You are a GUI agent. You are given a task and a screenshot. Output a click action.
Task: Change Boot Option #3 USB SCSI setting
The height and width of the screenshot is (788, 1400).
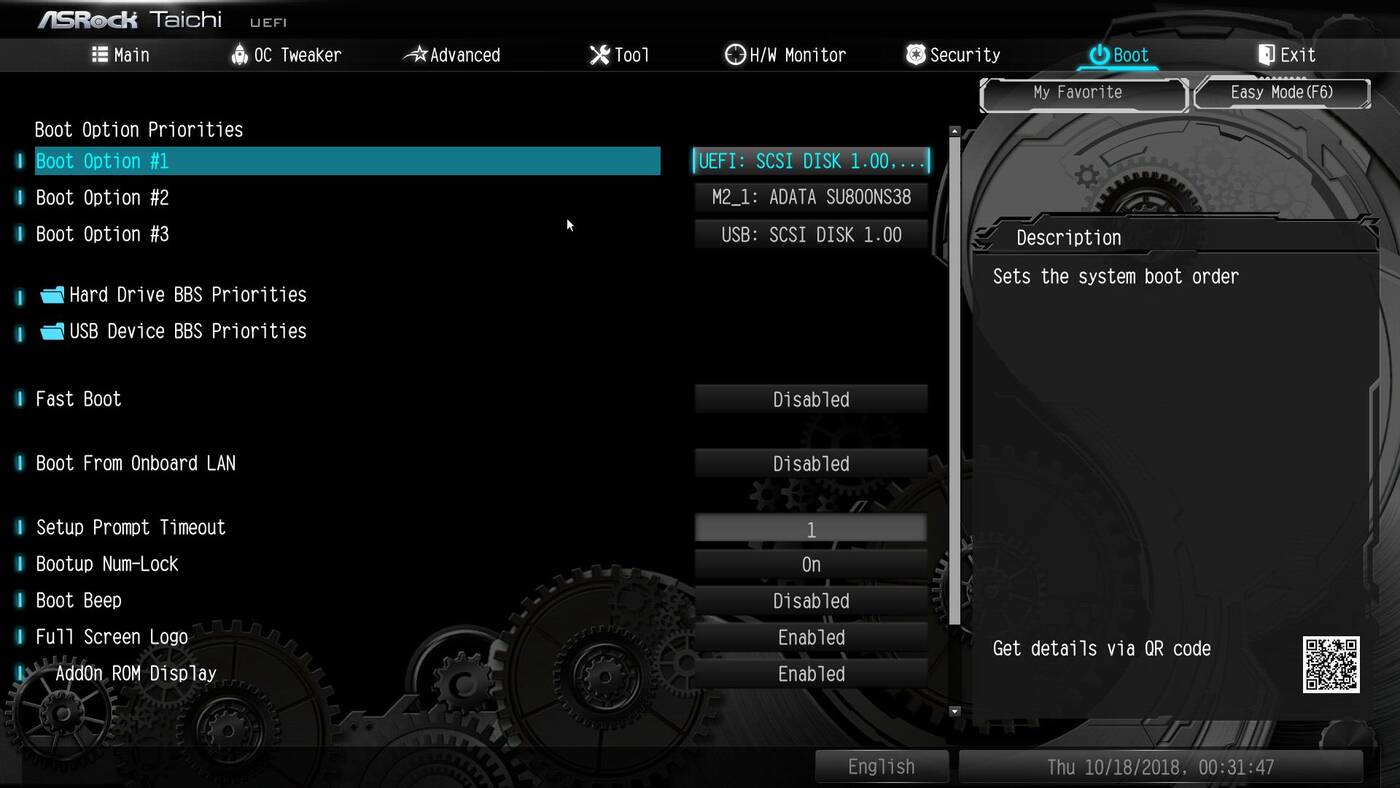coord(811,235)
